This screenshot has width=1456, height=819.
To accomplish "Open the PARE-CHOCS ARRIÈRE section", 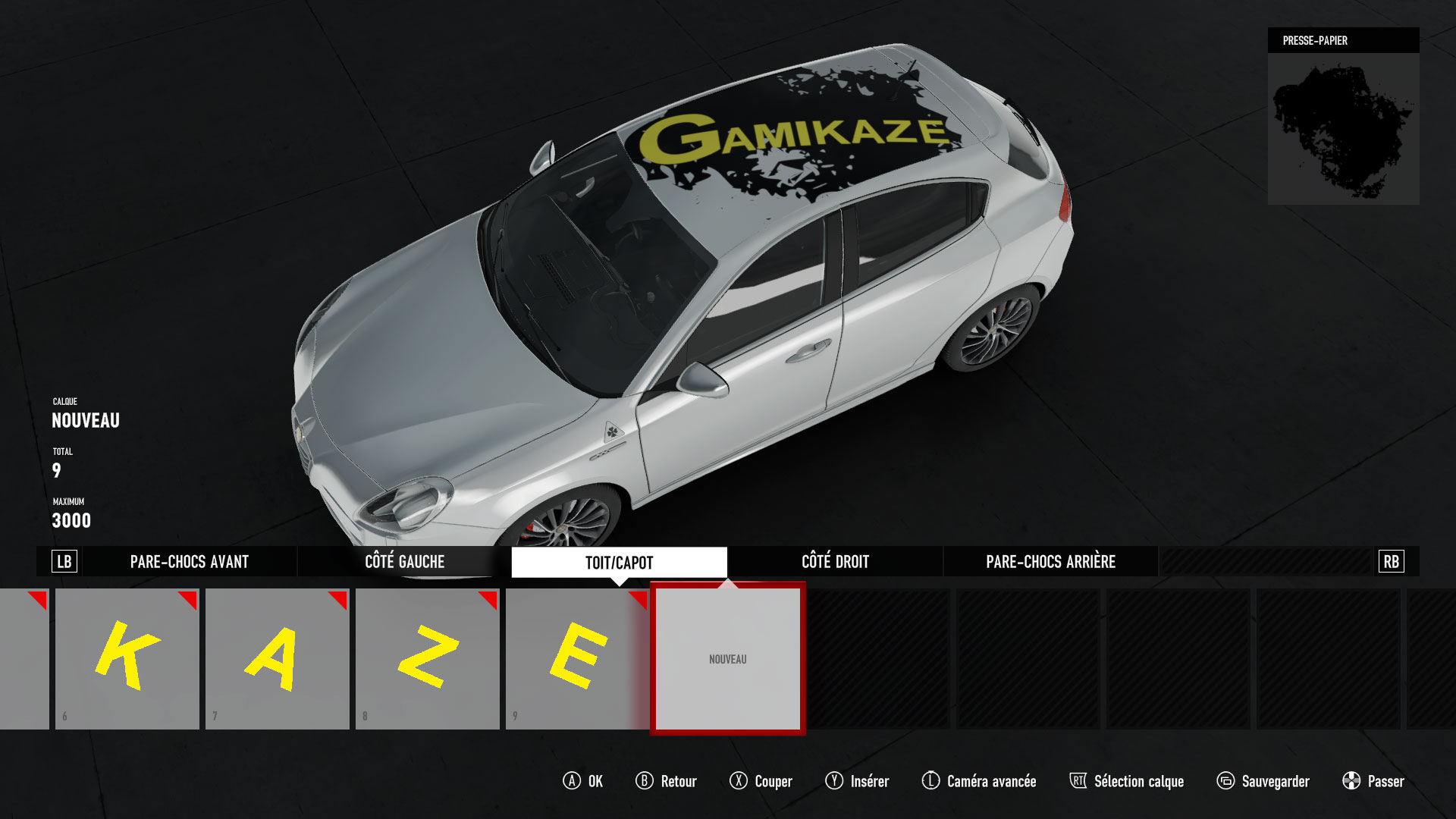I will coord(1050,562).
